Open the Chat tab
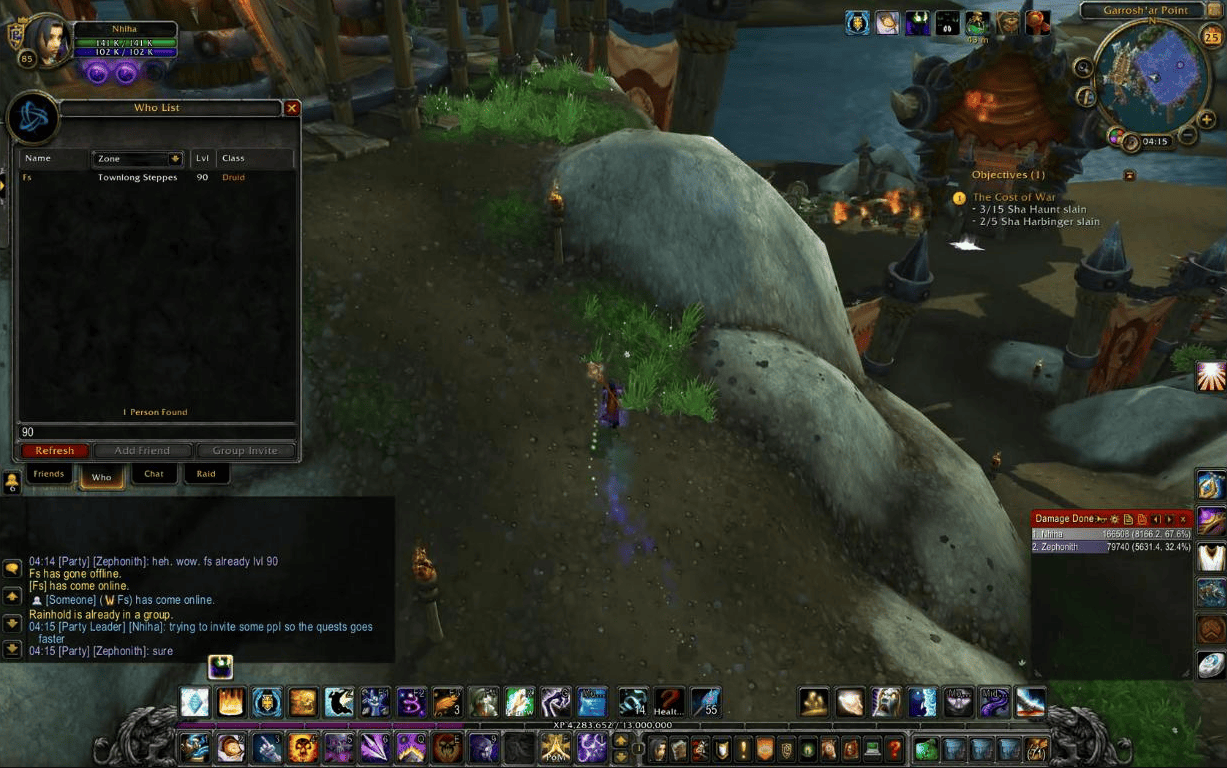The height and width of the screenshot is (768, 1227). [154, 474]
